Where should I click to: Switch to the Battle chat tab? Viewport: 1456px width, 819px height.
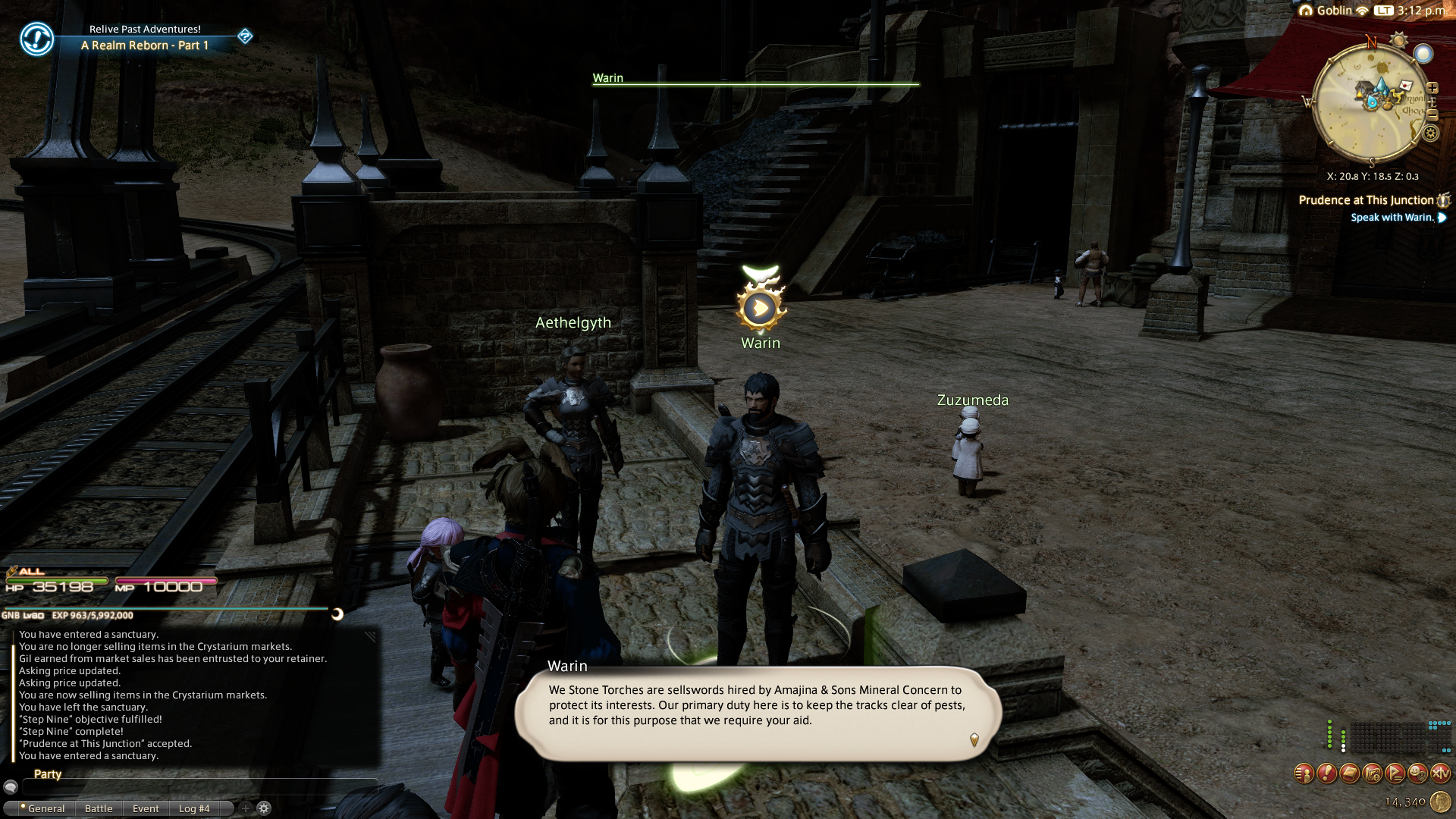click(x=99, y=808)
